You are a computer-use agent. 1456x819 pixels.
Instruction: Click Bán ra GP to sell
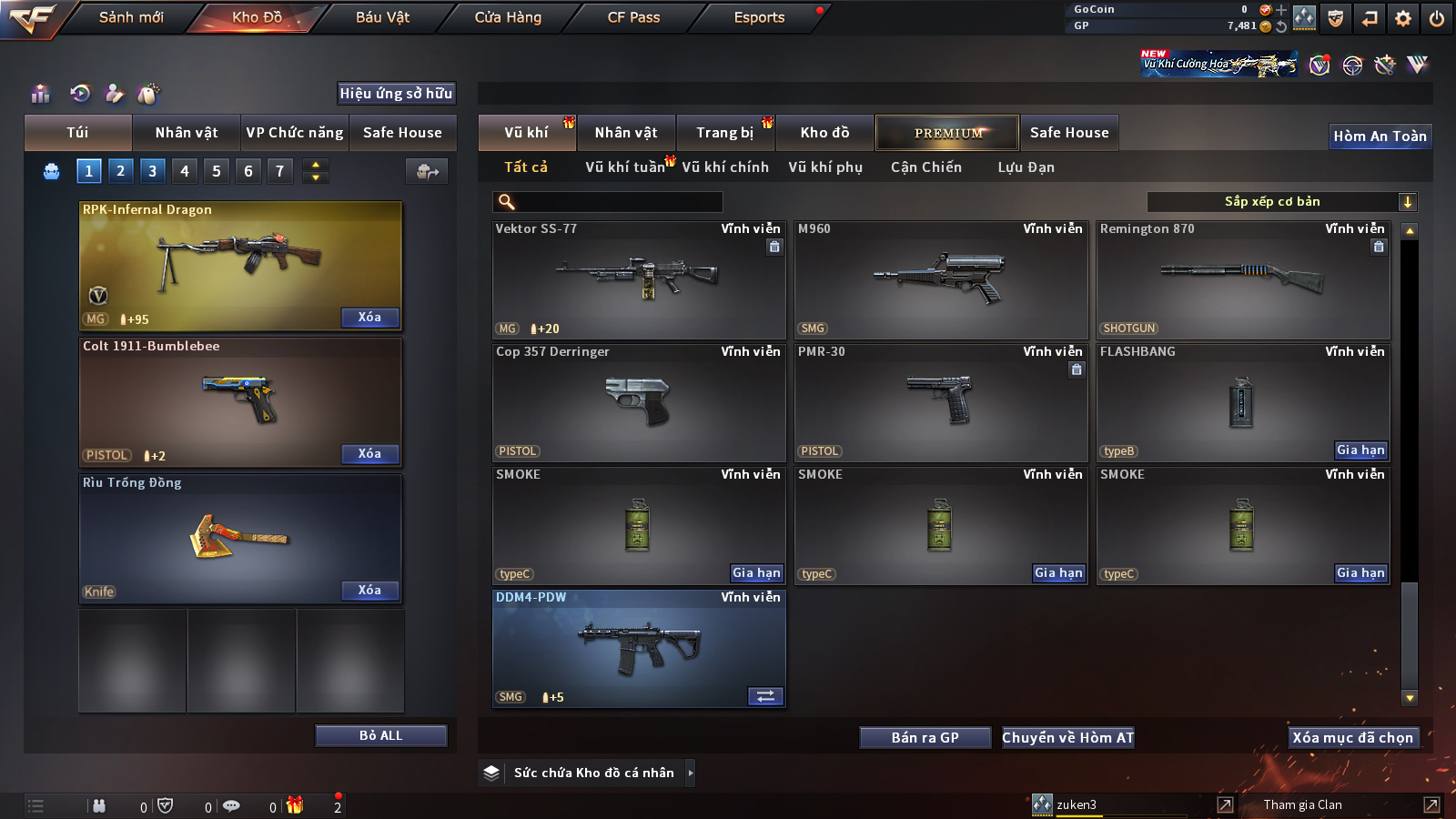(925, 738)
